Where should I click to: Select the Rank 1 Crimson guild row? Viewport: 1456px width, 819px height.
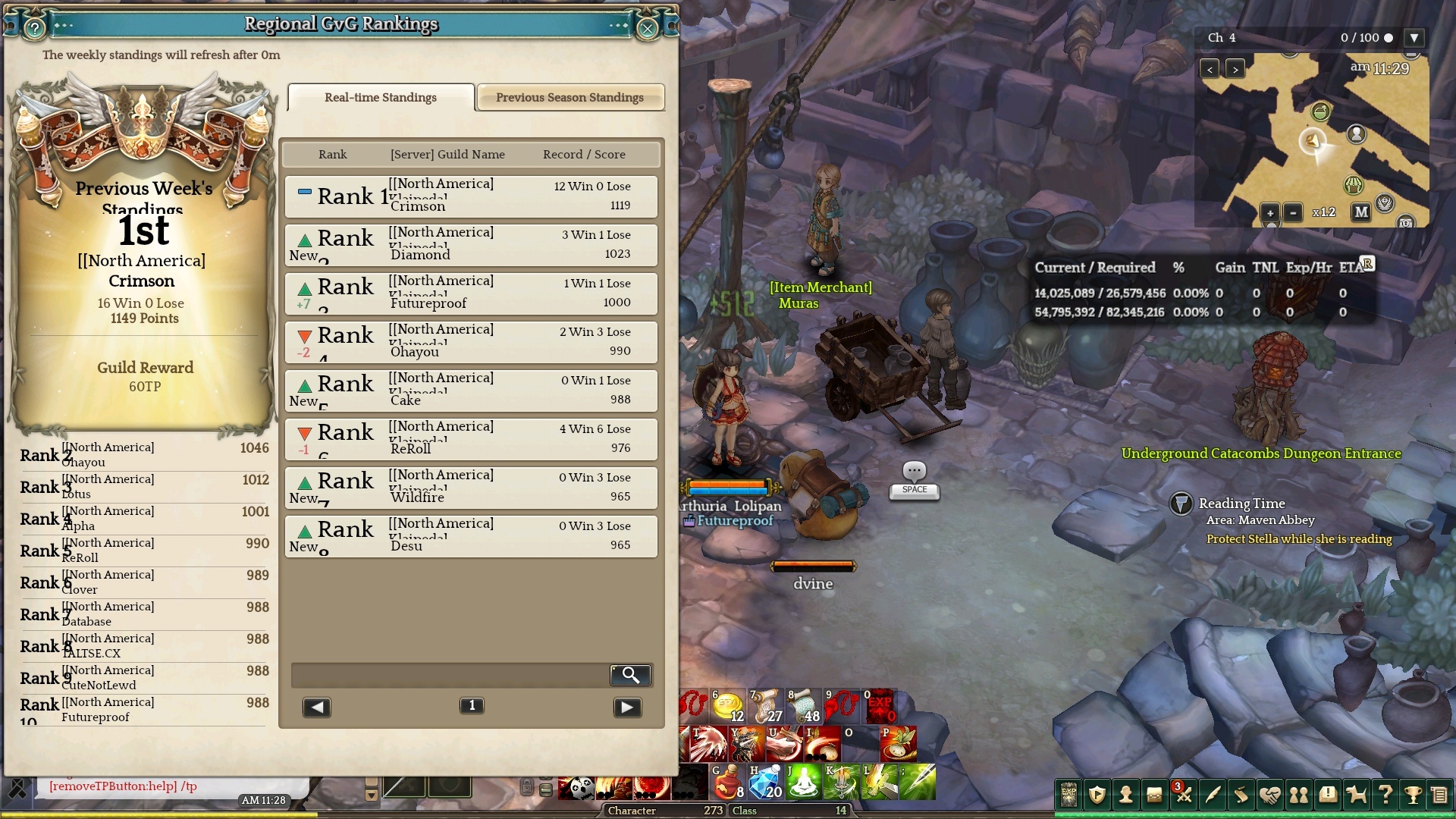click(471, 196)
